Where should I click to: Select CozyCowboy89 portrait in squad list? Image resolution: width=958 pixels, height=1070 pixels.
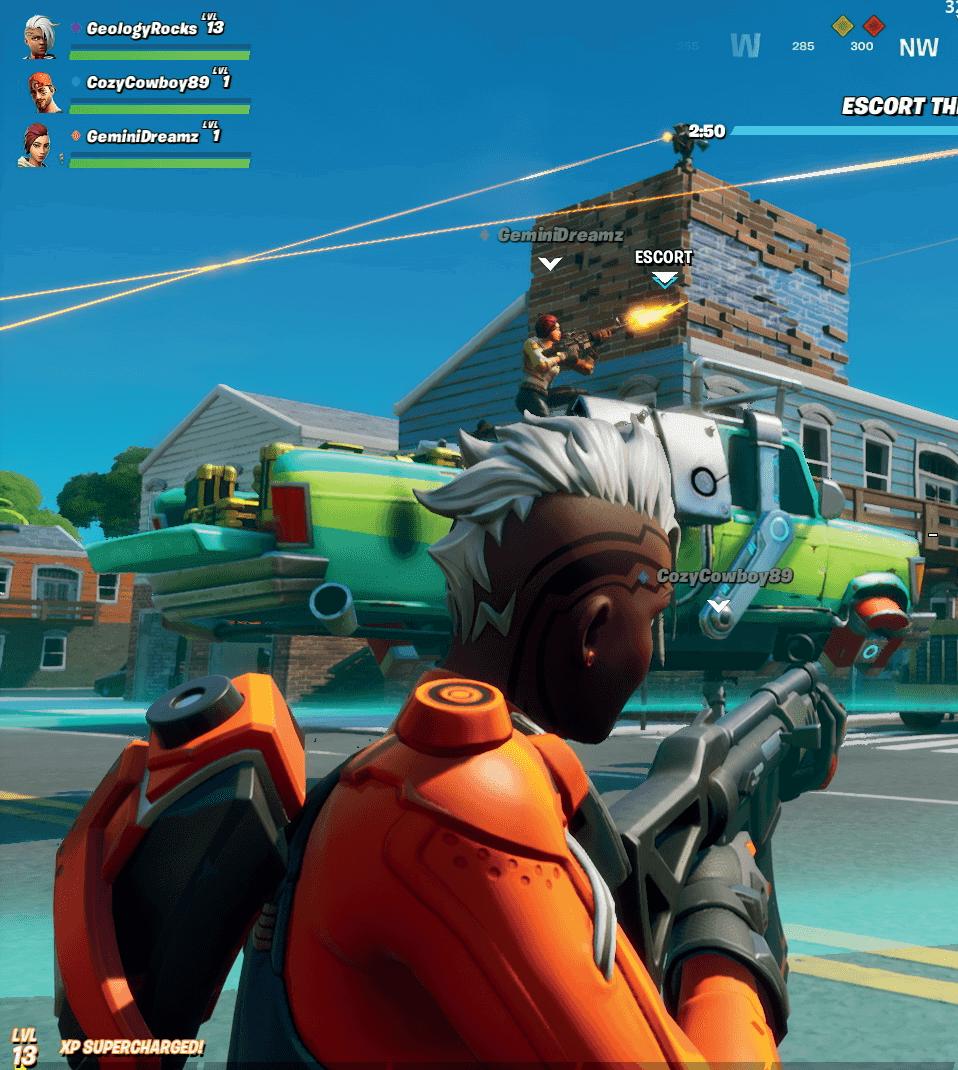(43, 92)
